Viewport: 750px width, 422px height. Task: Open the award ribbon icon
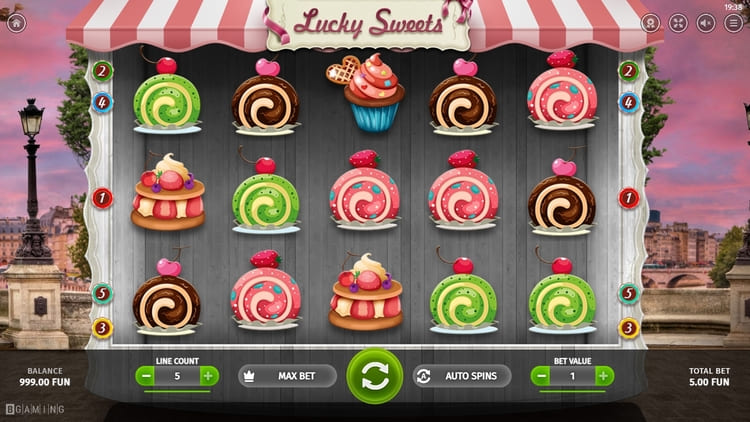(650, 22)
